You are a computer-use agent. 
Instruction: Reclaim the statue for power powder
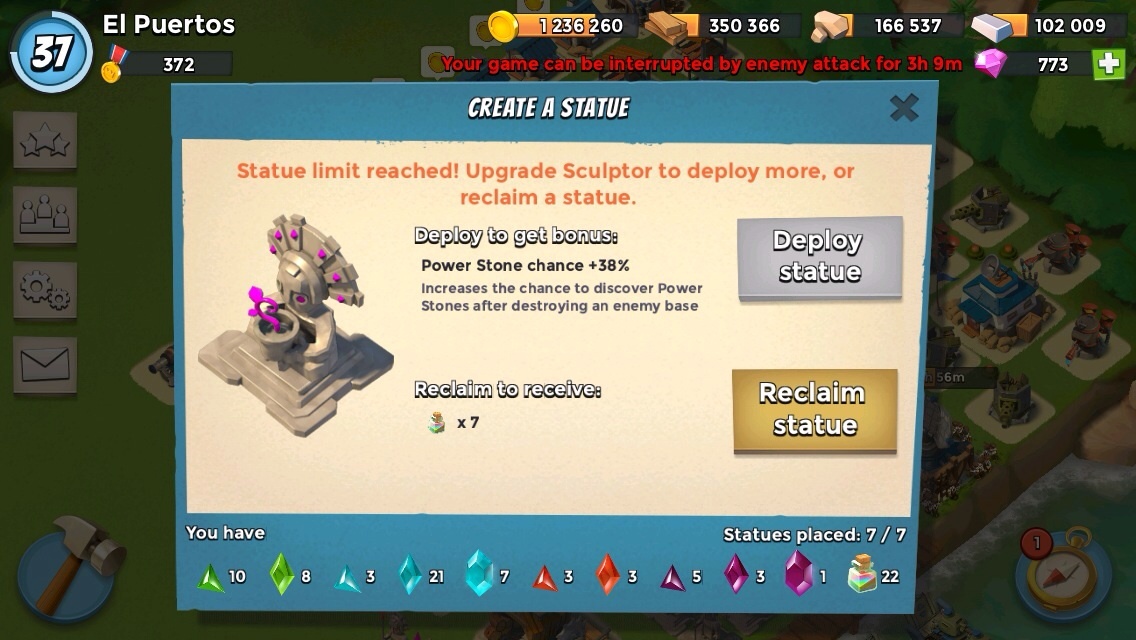point(815,410)
